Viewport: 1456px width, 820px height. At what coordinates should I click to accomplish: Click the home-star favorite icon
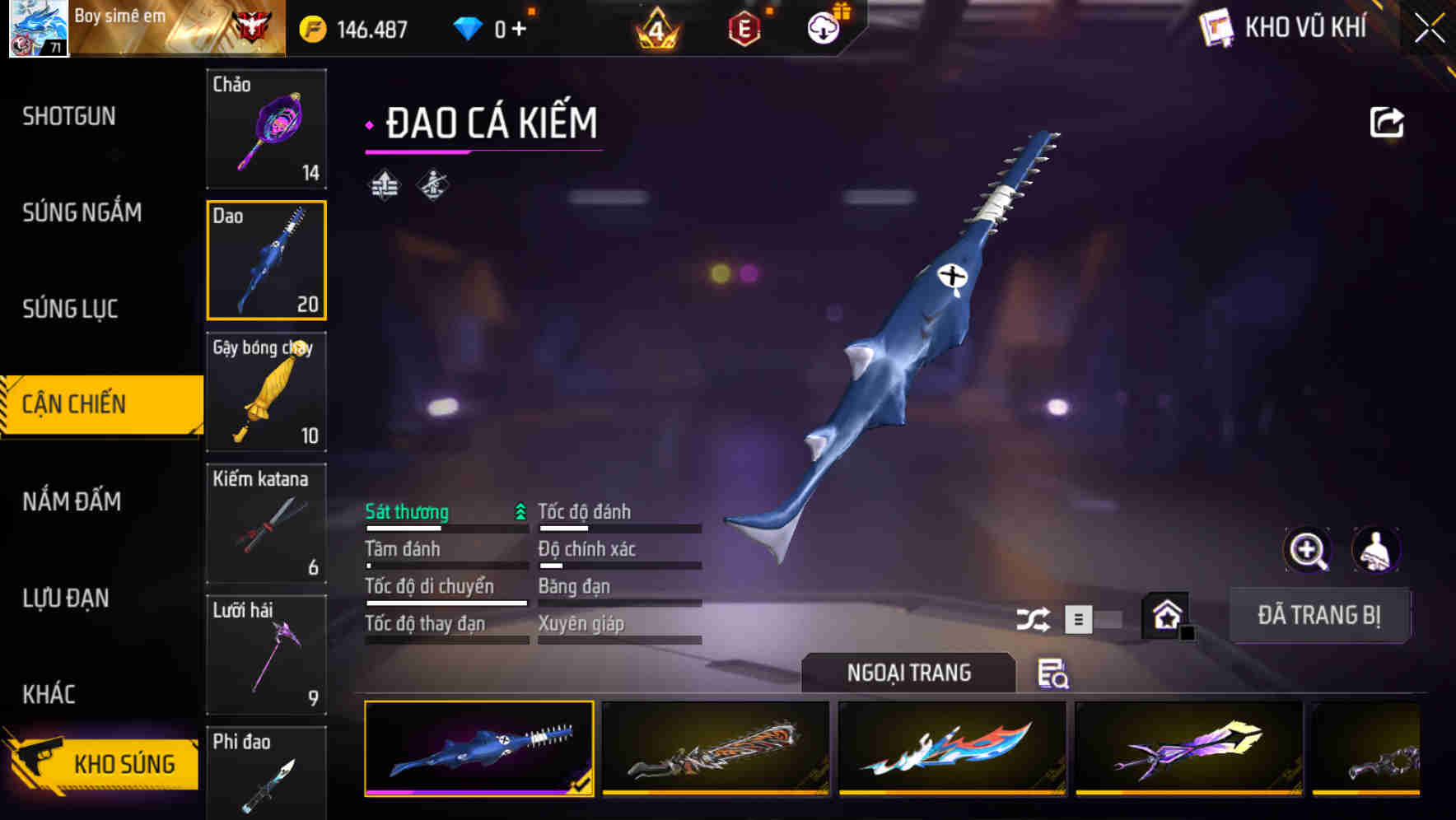tap(1165, 615)
